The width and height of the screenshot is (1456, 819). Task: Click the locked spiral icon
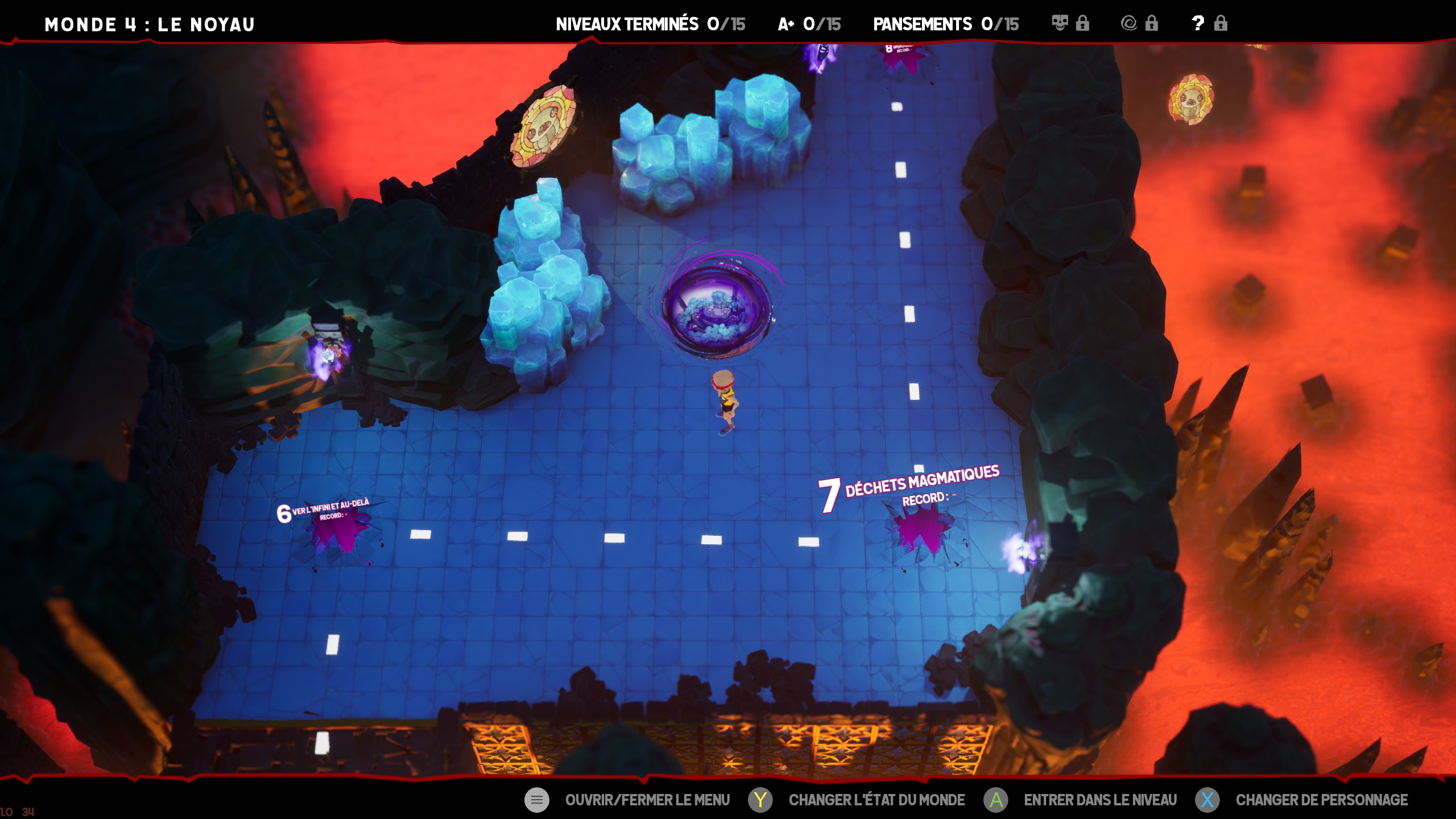[1129, 23]
